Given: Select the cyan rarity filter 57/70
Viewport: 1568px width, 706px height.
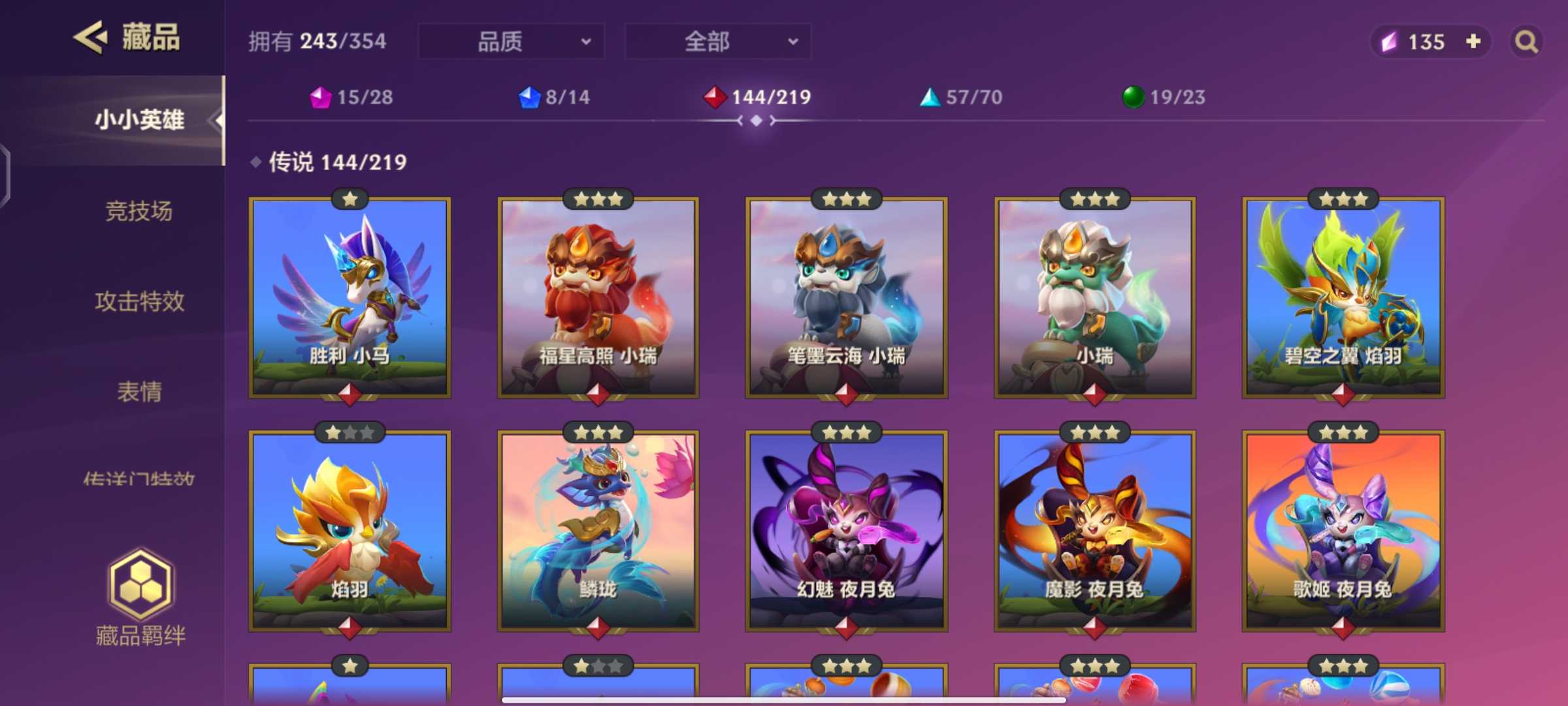Looking at the screenshot, I should click(x=960, y=97).
